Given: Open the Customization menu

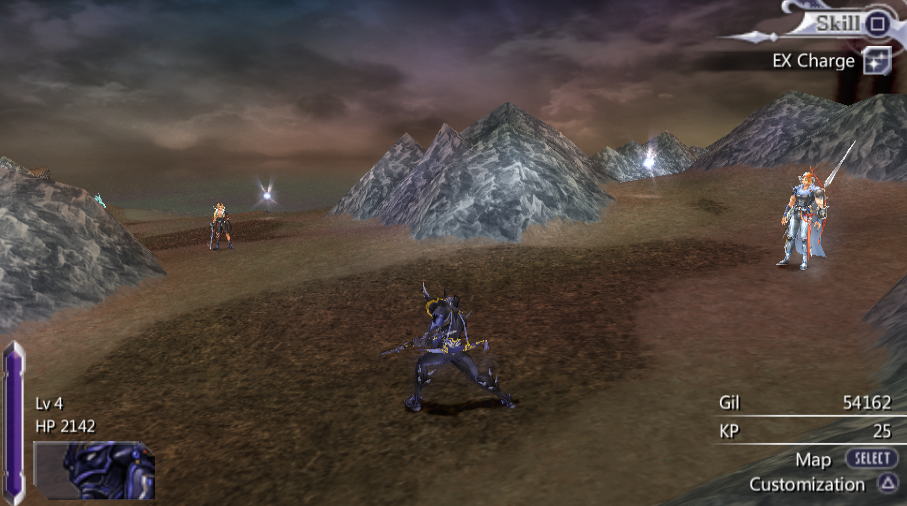Looking at the screenshot, I should 807,484.
